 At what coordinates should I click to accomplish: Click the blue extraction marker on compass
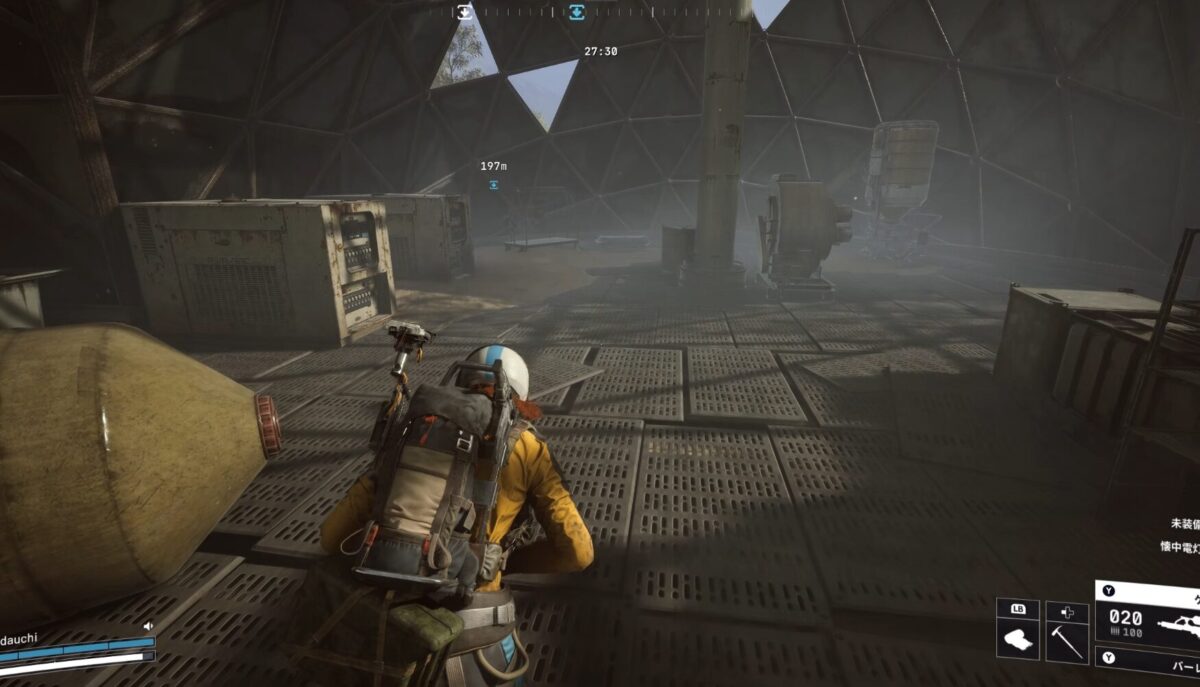577,12
